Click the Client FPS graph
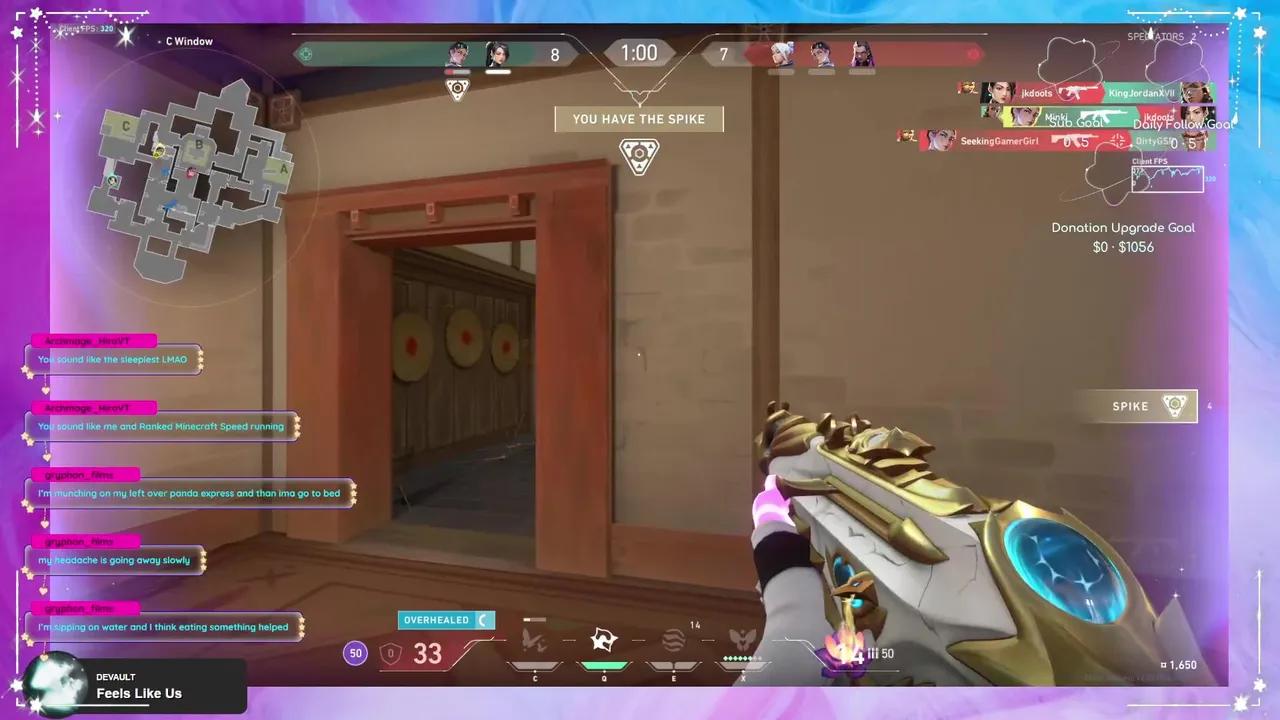1280x720 pixels. pyautogui.click(x=1167, y=180)
